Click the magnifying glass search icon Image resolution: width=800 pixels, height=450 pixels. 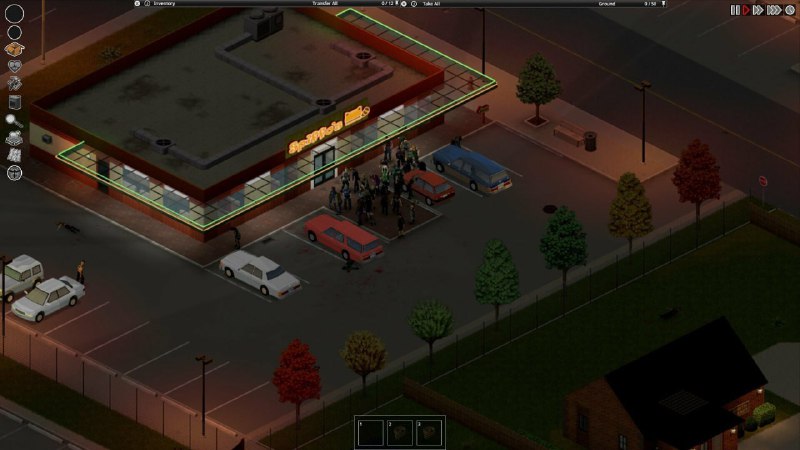[14, 120]
